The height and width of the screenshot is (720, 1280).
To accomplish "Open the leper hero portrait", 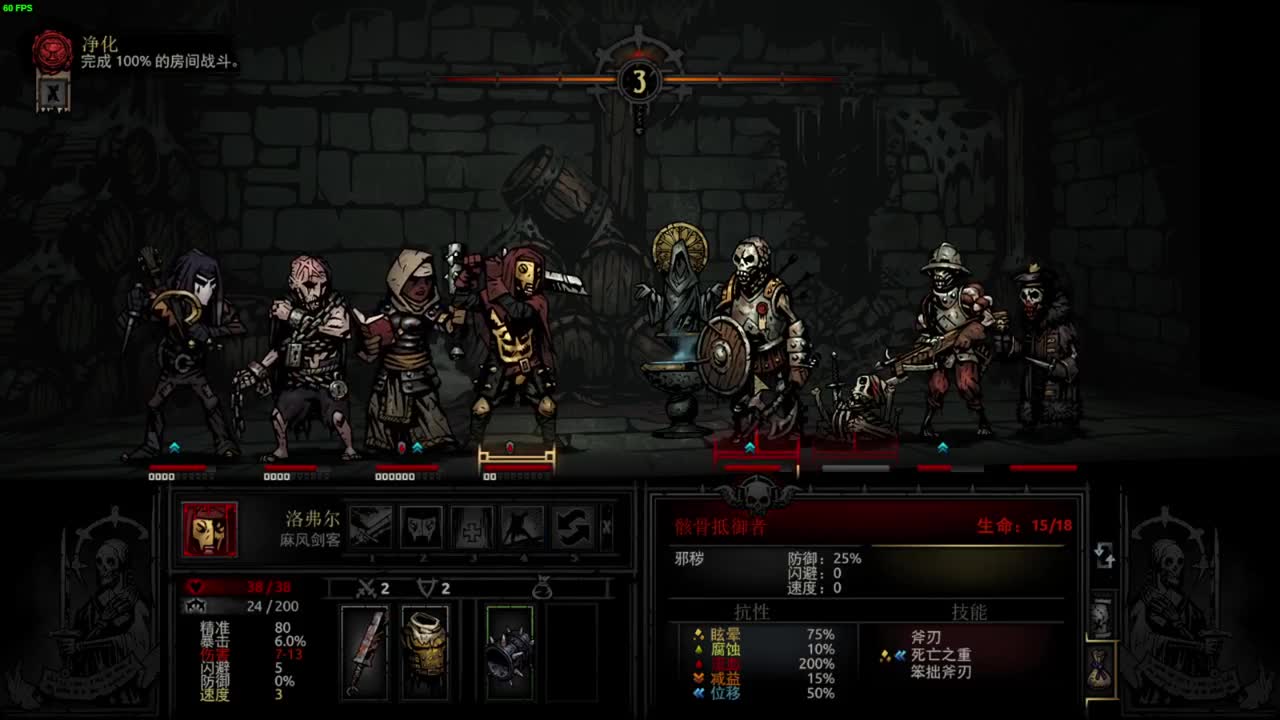I will tap(210, 529).
